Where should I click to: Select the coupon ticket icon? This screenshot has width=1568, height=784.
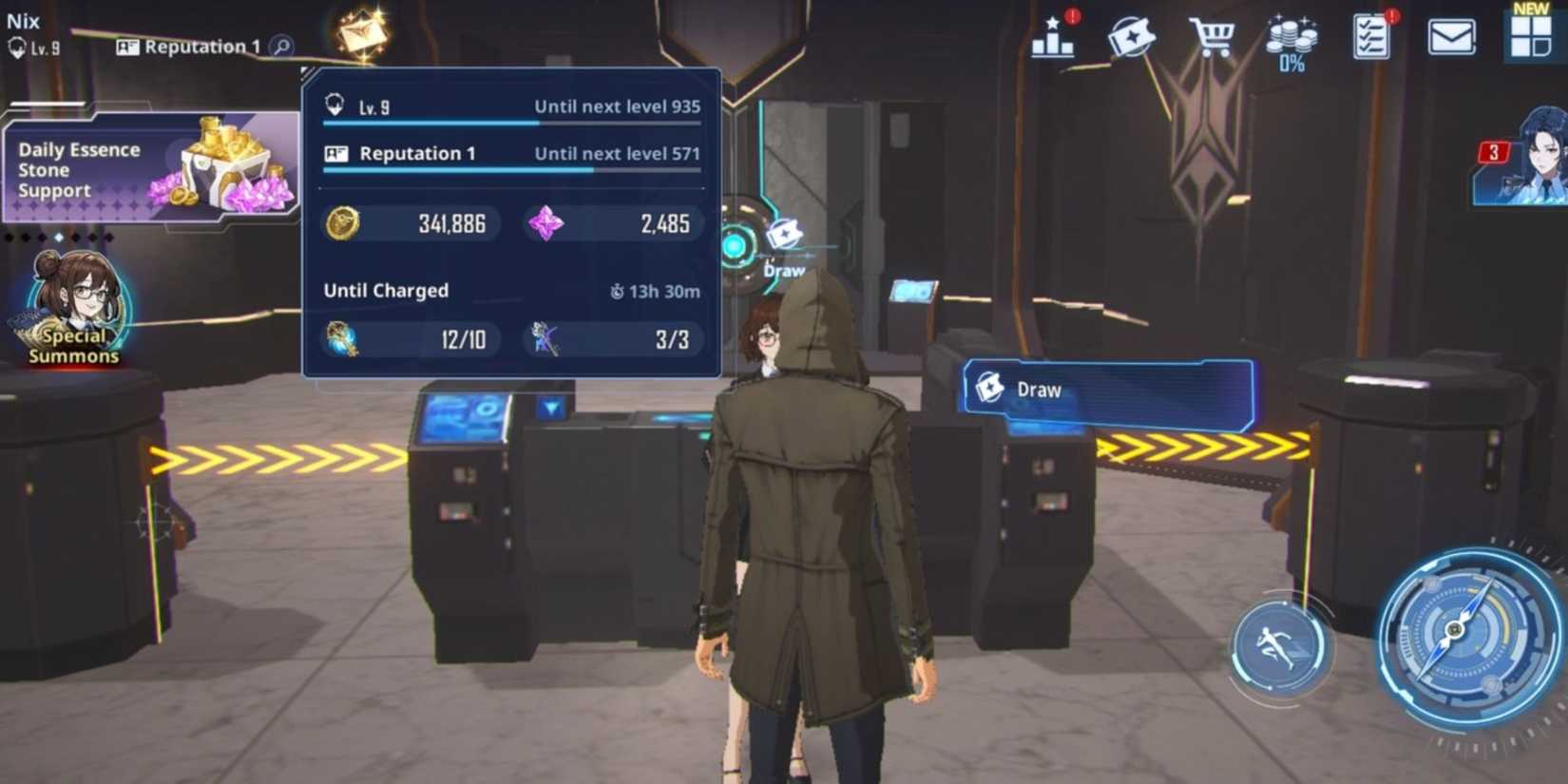1131,36
